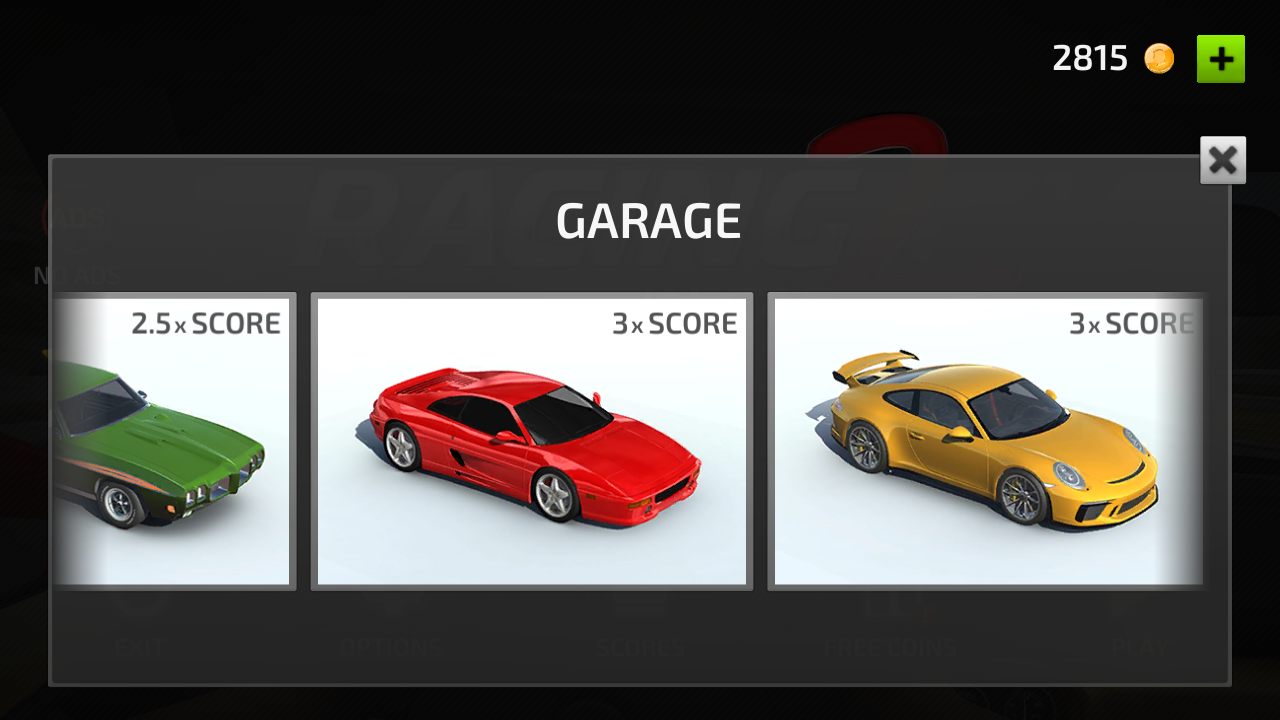This screenshot has height=720, width=1280.
Task: Tap the Free Coins gift icon
Action: 888,605
